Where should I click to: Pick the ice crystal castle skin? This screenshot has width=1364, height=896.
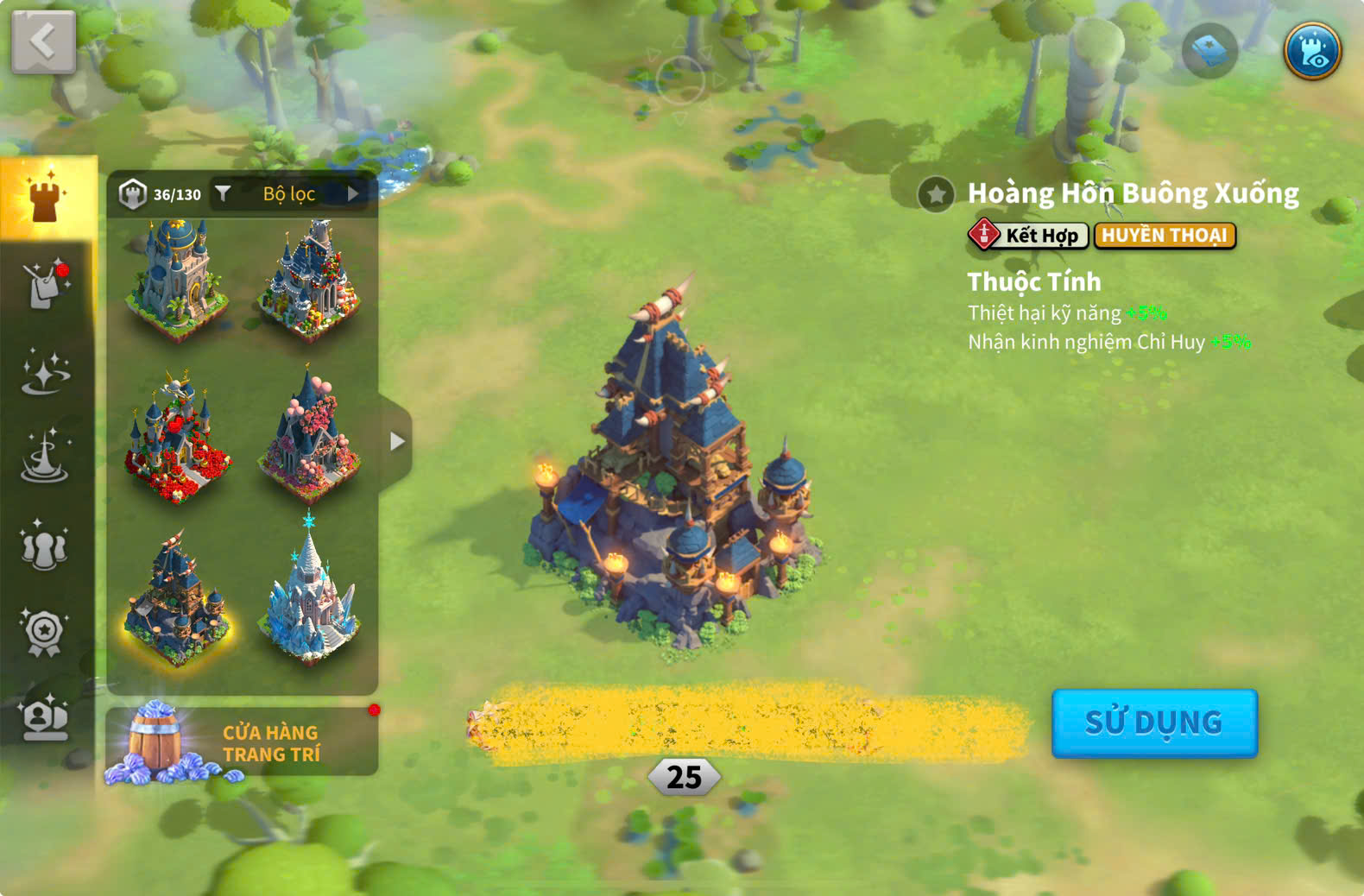[309, 594]
